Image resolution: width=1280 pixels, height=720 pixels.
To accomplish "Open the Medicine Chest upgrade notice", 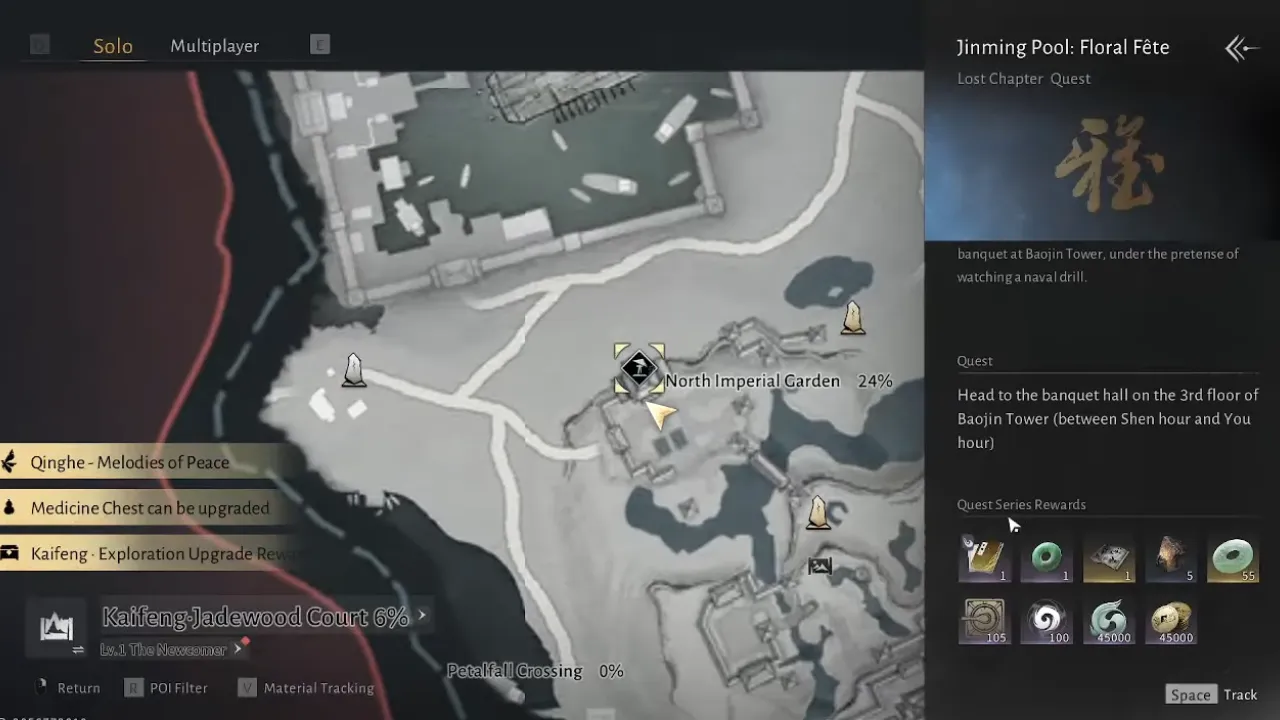I will (150, 508).
